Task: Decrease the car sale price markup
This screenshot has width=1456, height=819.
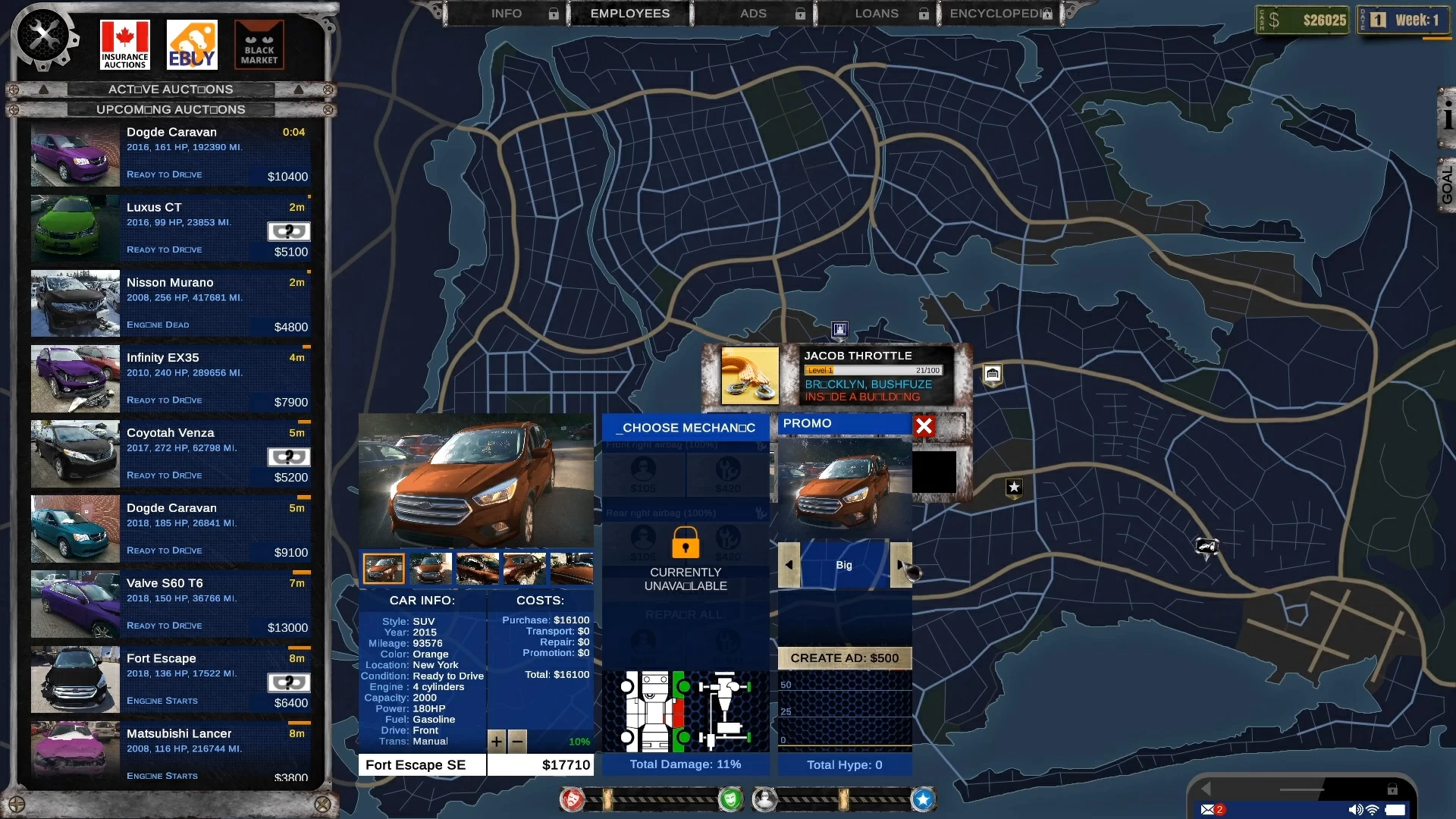Action: click(x=517, y=741)
